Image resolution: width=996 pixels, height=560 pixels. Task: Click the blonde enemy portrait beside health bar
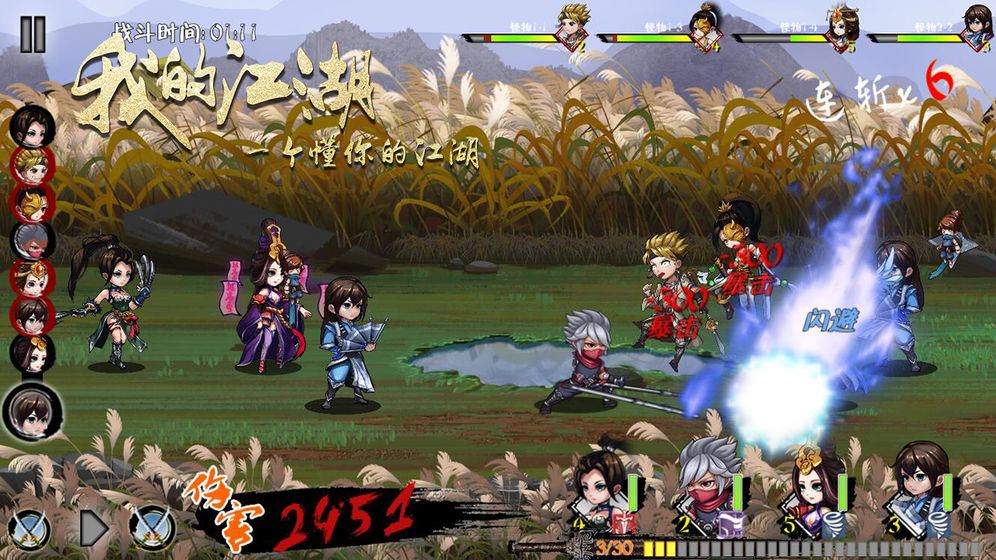[x=573, y=25]
